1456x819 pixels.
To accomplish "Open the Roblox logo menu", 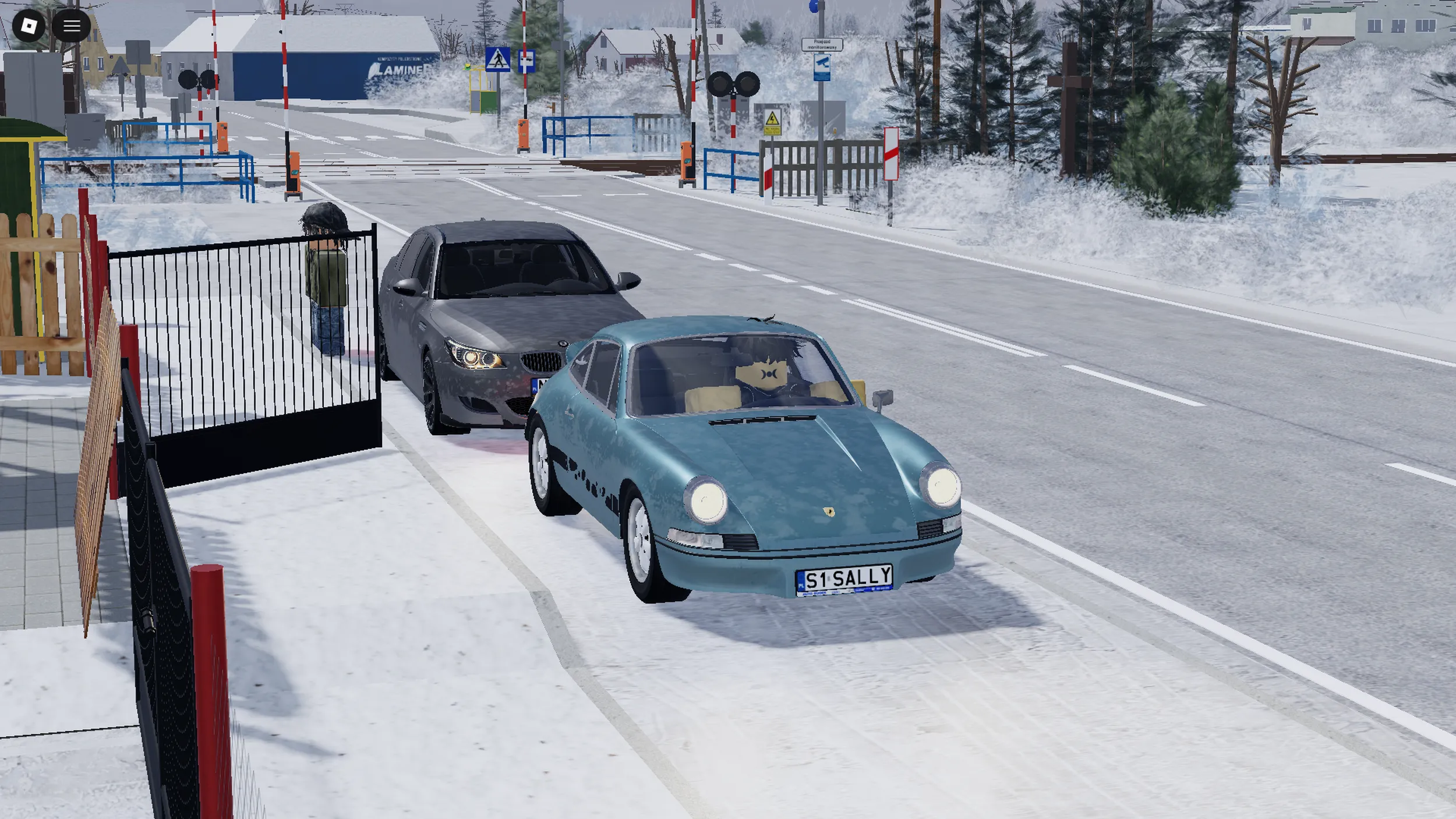I will [29, 26].
